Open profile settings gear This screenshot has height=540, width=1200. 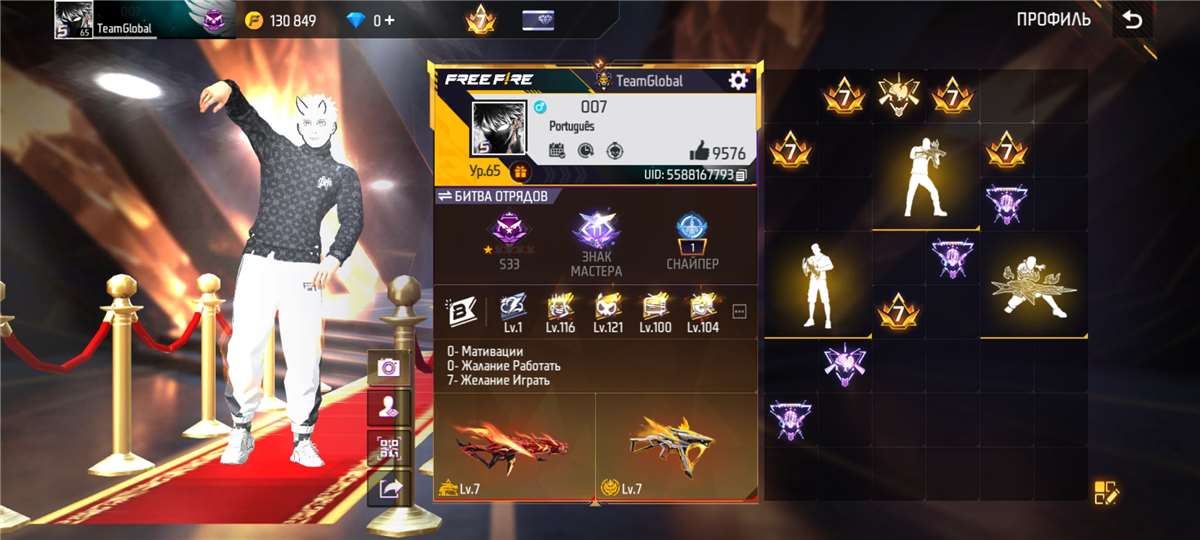point(738,80)
